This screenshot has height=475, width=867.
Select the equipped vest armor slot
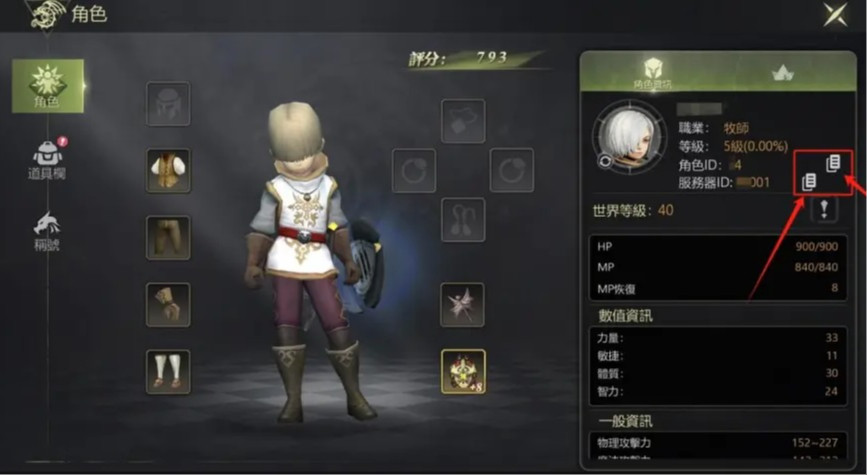tap(168, 170)
